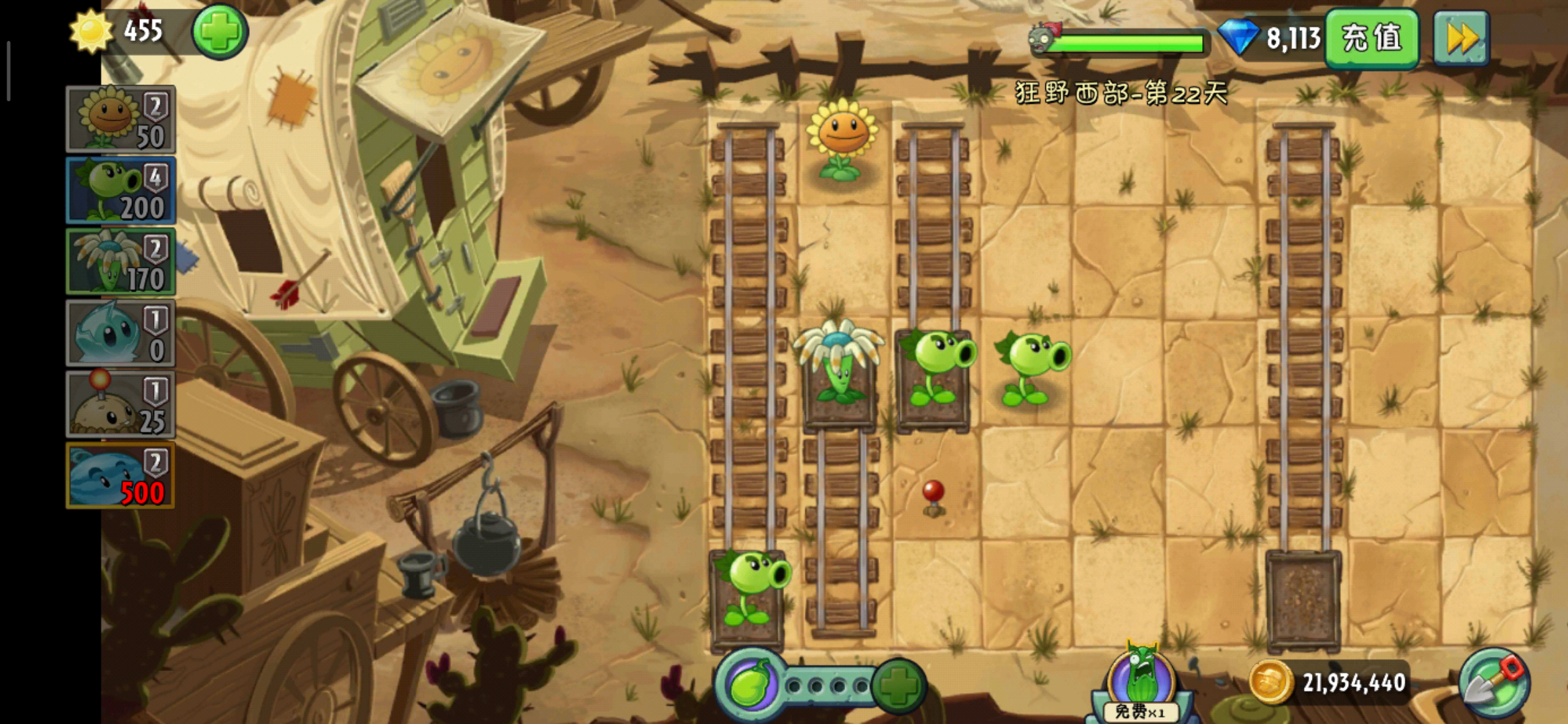Select the Iceberg Lettuce seed packet
1568x724 pixels.
[x=121, y=333]
